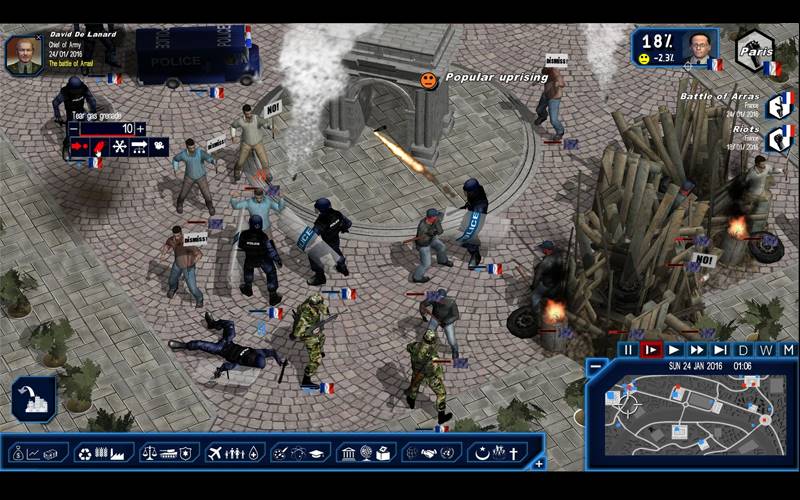Select the red highlighted slow-play speed button

click(651, 350)
